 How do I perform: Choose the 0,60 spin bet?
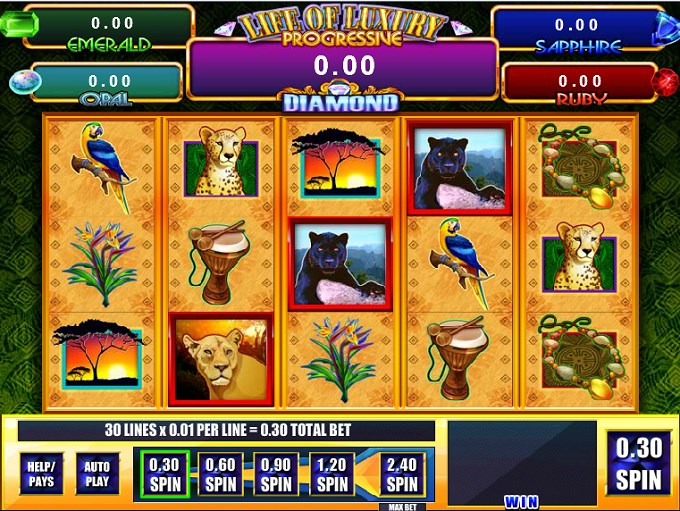click(x=220, y=473)
